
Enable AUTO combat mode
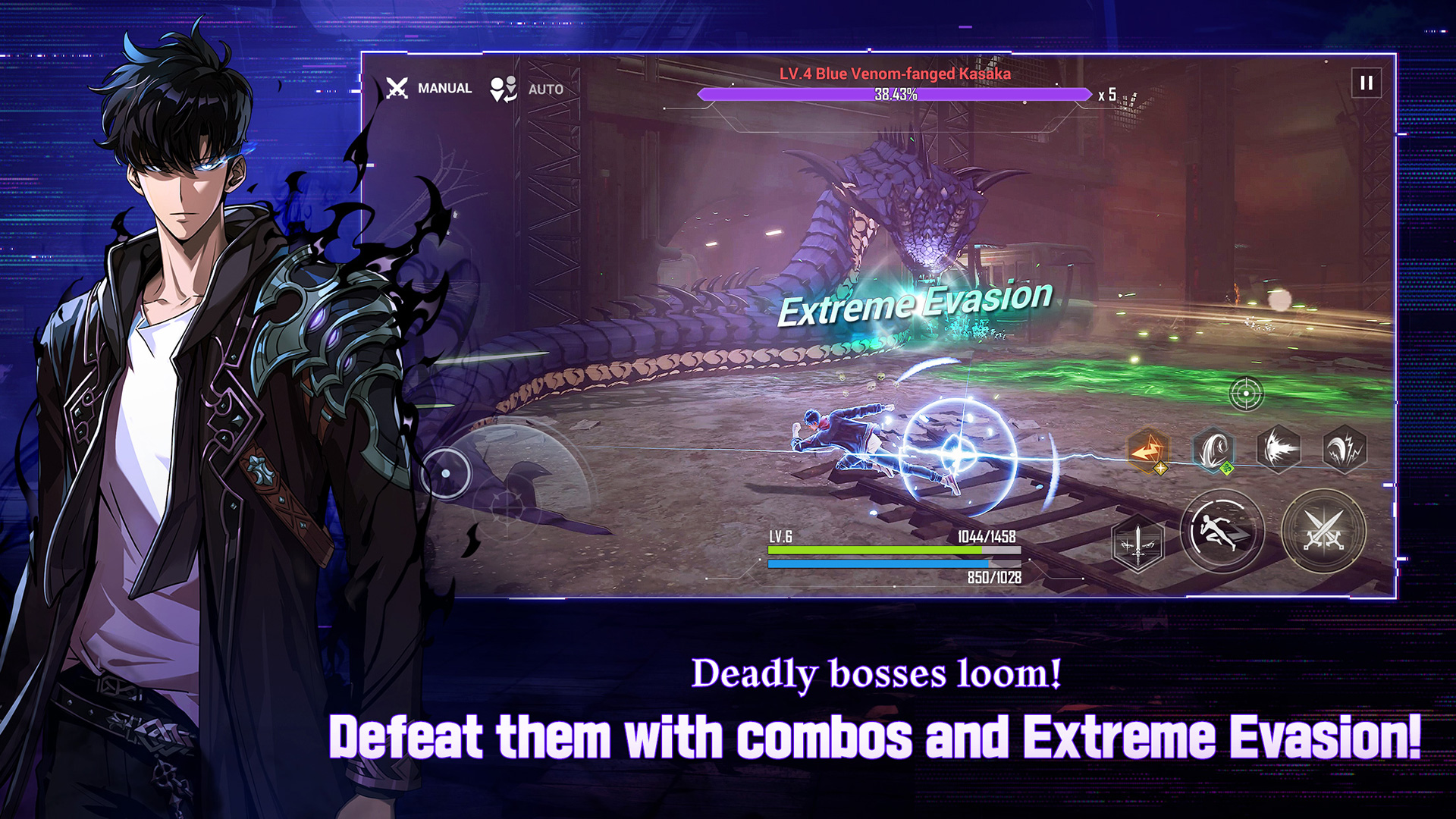point(545,89)
